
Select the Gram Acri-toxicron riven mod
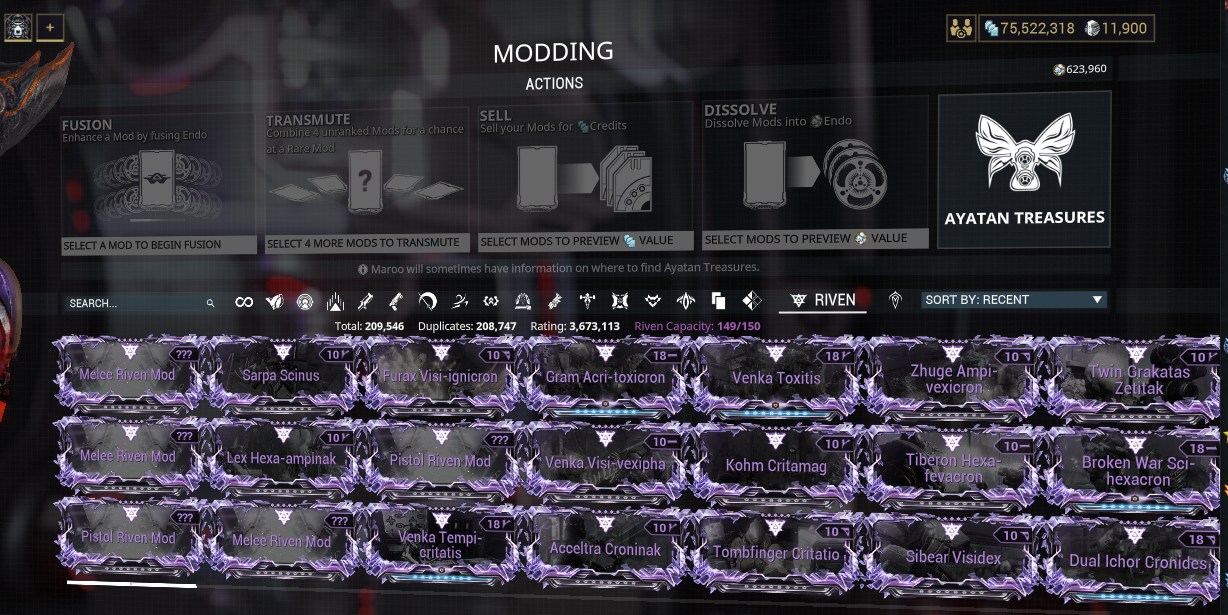pos(605,378)
